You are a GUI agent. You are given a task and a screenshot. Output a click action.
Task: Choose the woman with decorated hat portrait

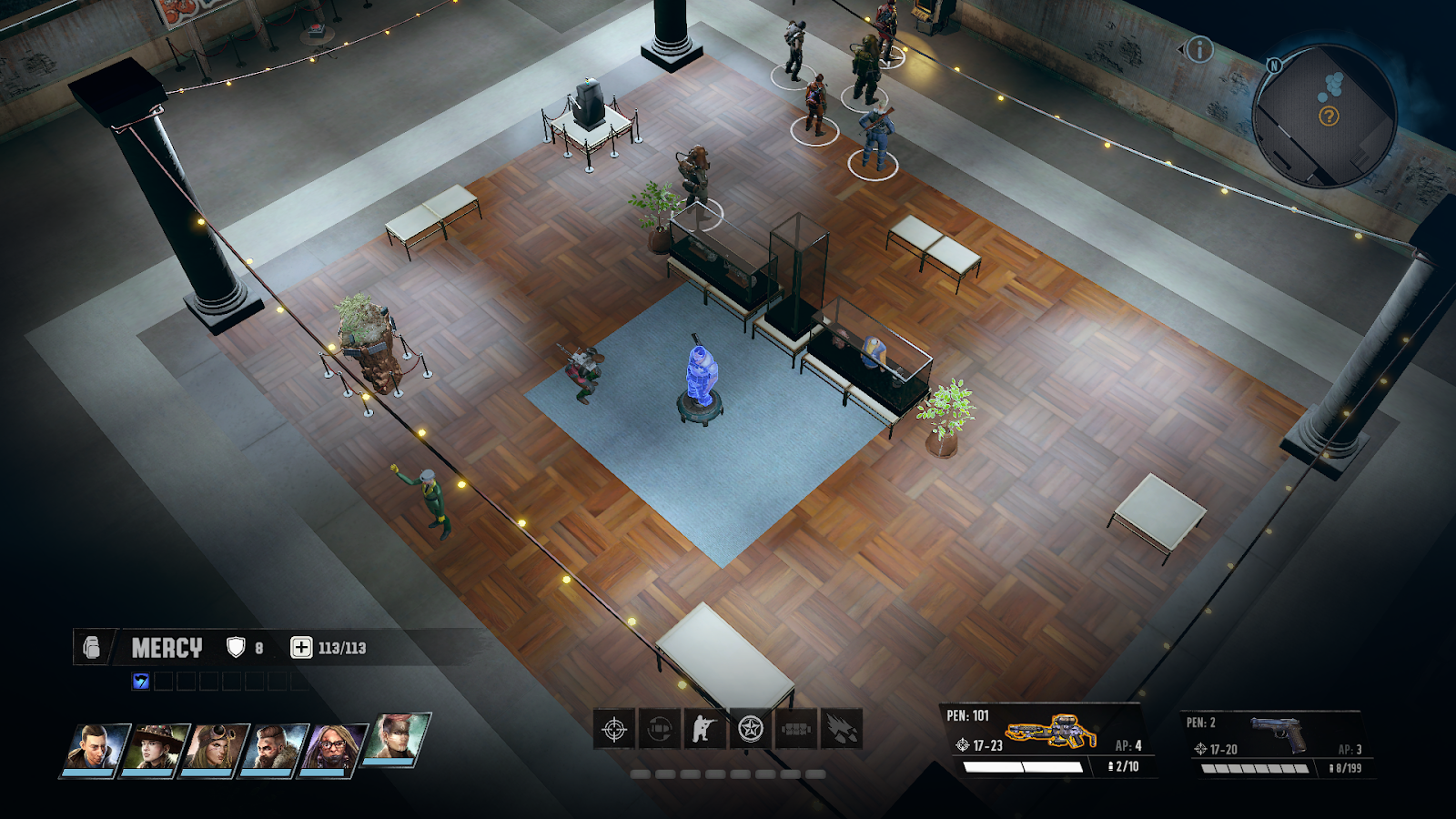click(x=154, y=748)
